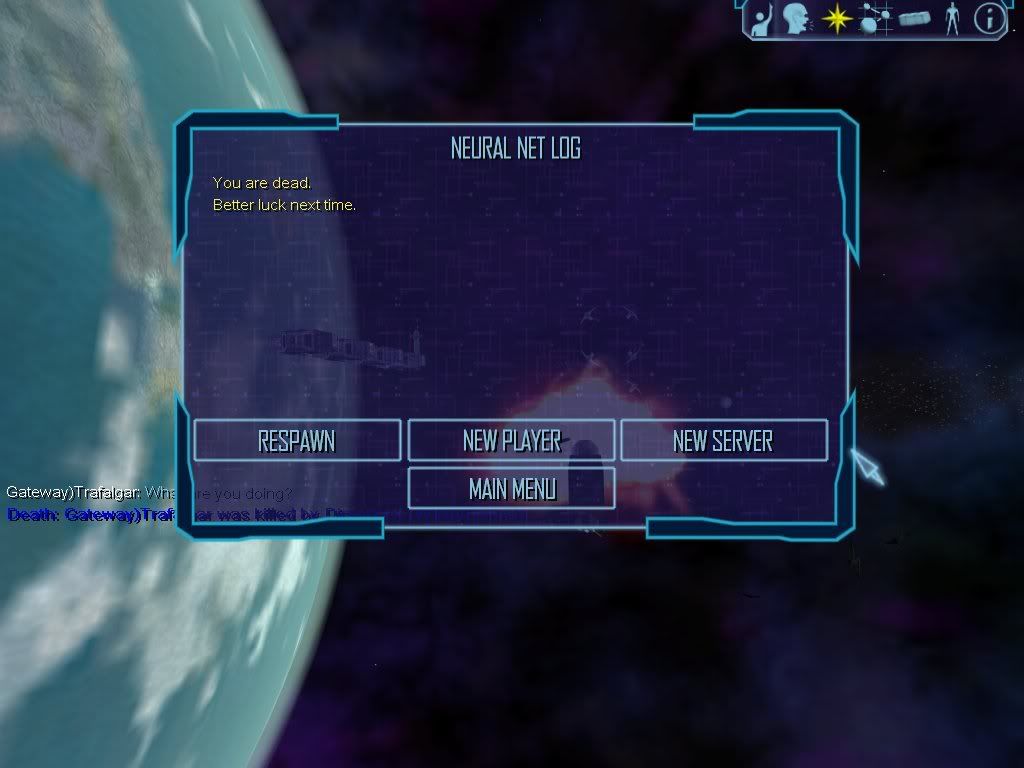
Task: Open the circled information icon
Action: coord(989,18)
